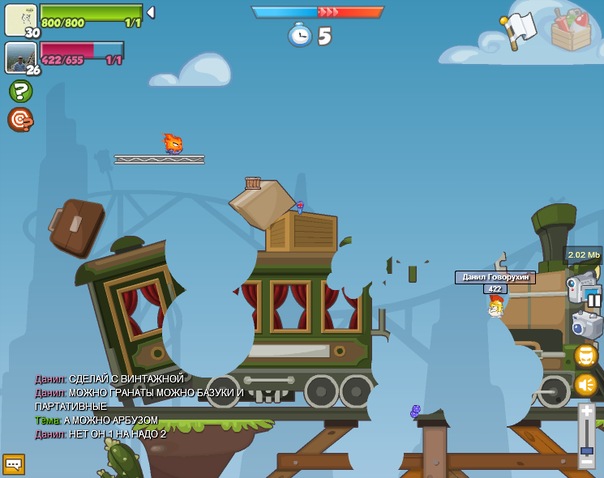The width and height of the screenshot is (604, 478).
Task: Click the orange target hint icon
Action: 20,120
